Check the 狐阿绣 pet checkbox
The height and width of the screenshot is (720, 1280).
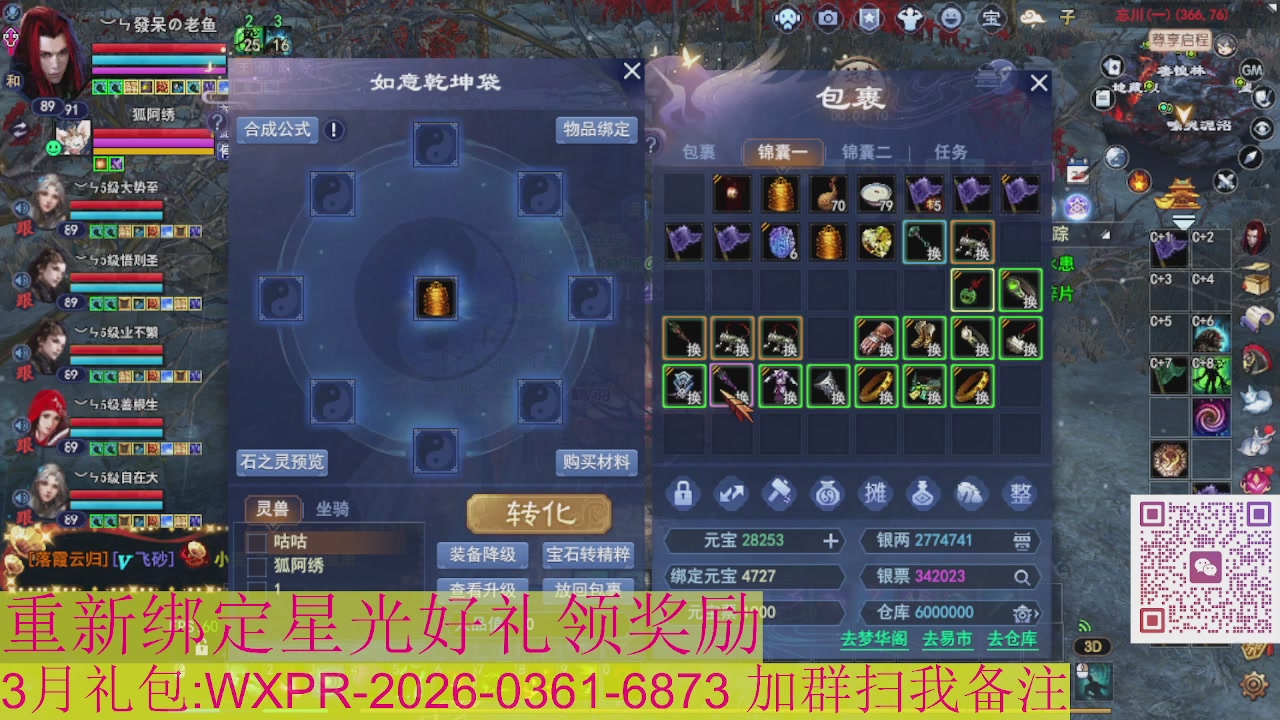[258, 564]
